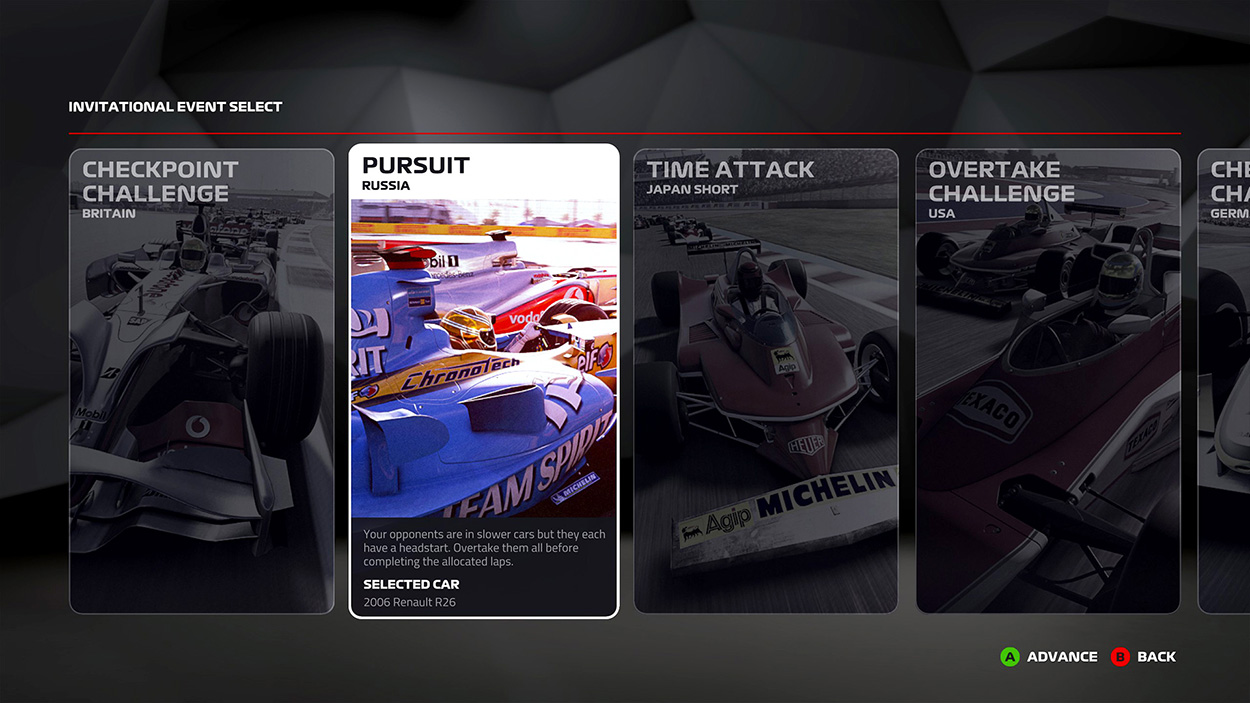
Task: Select the Checkpoint Challenge Britain event card
Action: coord(201,381)
